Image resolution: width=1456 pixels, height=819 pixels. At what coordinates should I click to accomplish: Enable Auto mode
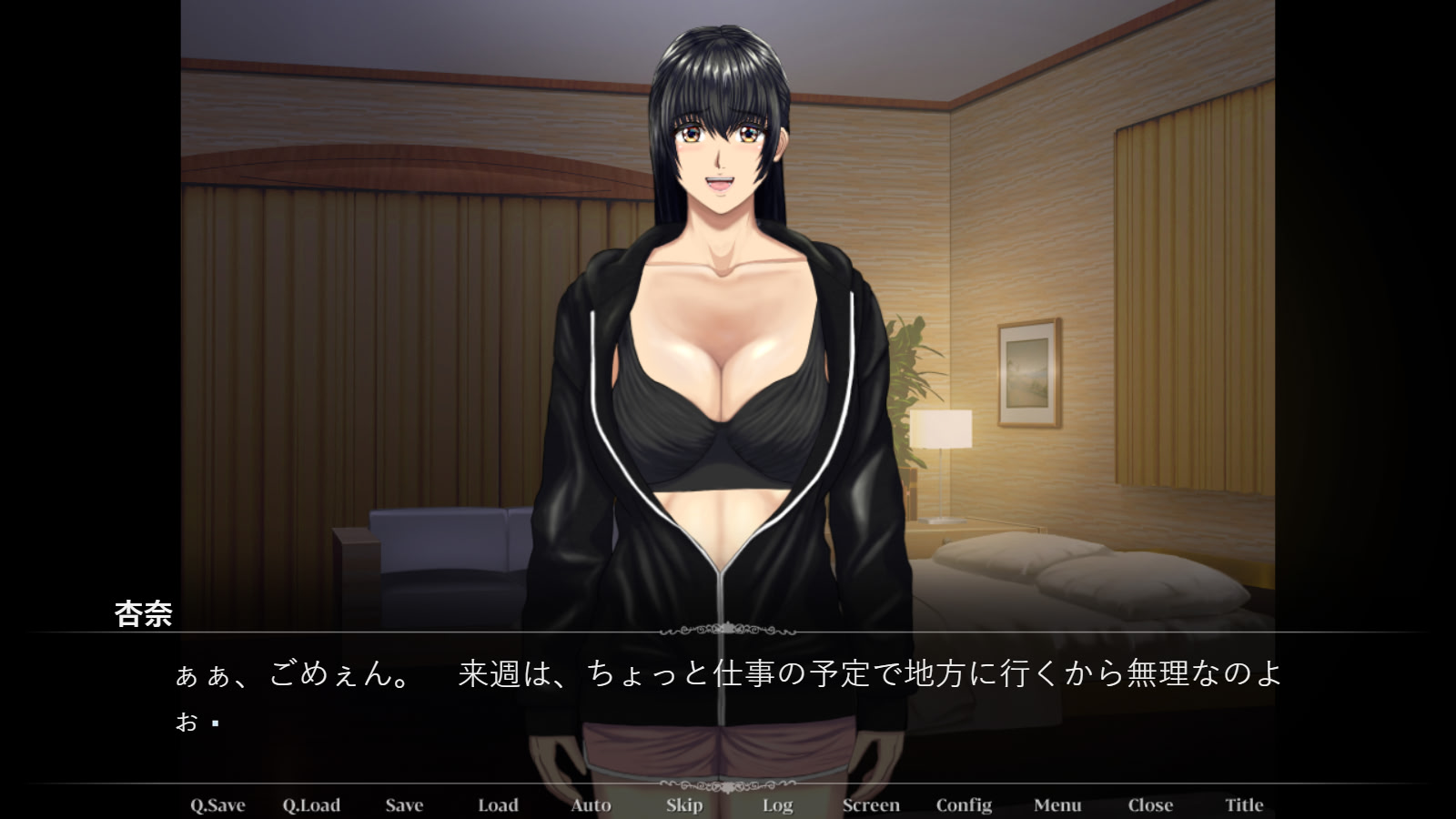[x=590, y=804]
